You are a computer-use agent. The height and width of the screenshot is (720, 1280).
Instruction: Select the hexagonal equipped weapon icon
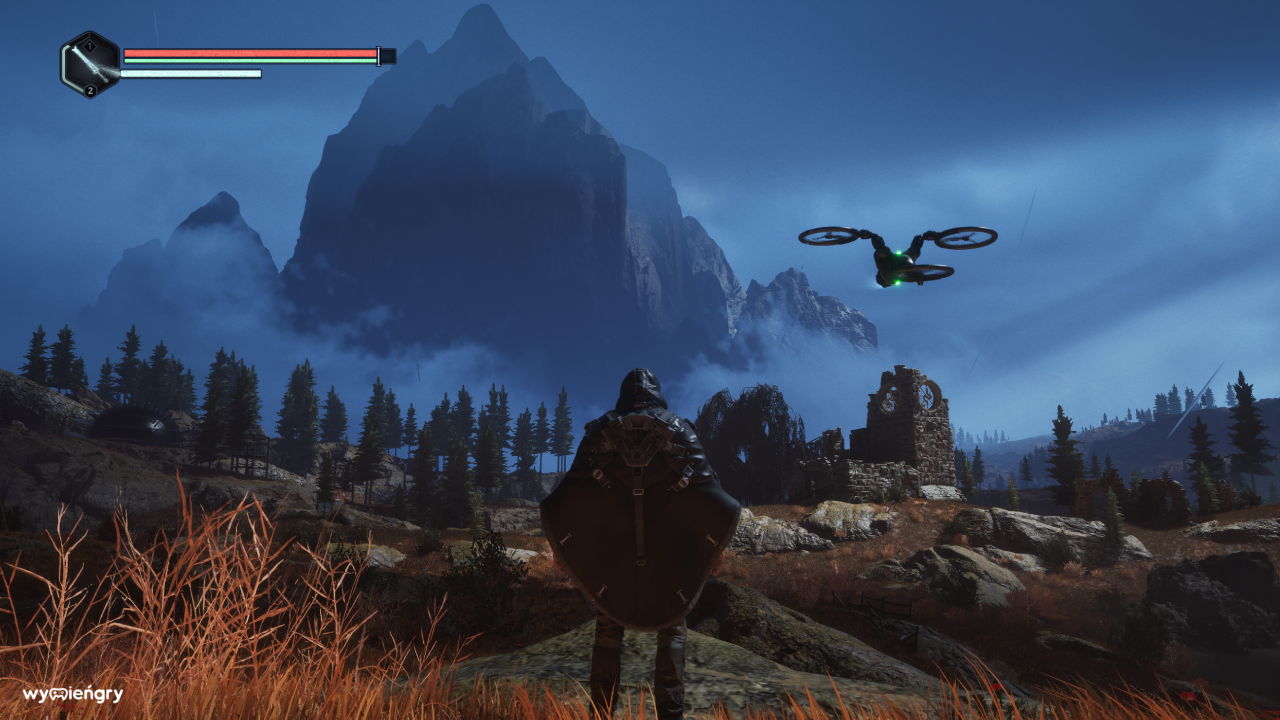(90, 64)
